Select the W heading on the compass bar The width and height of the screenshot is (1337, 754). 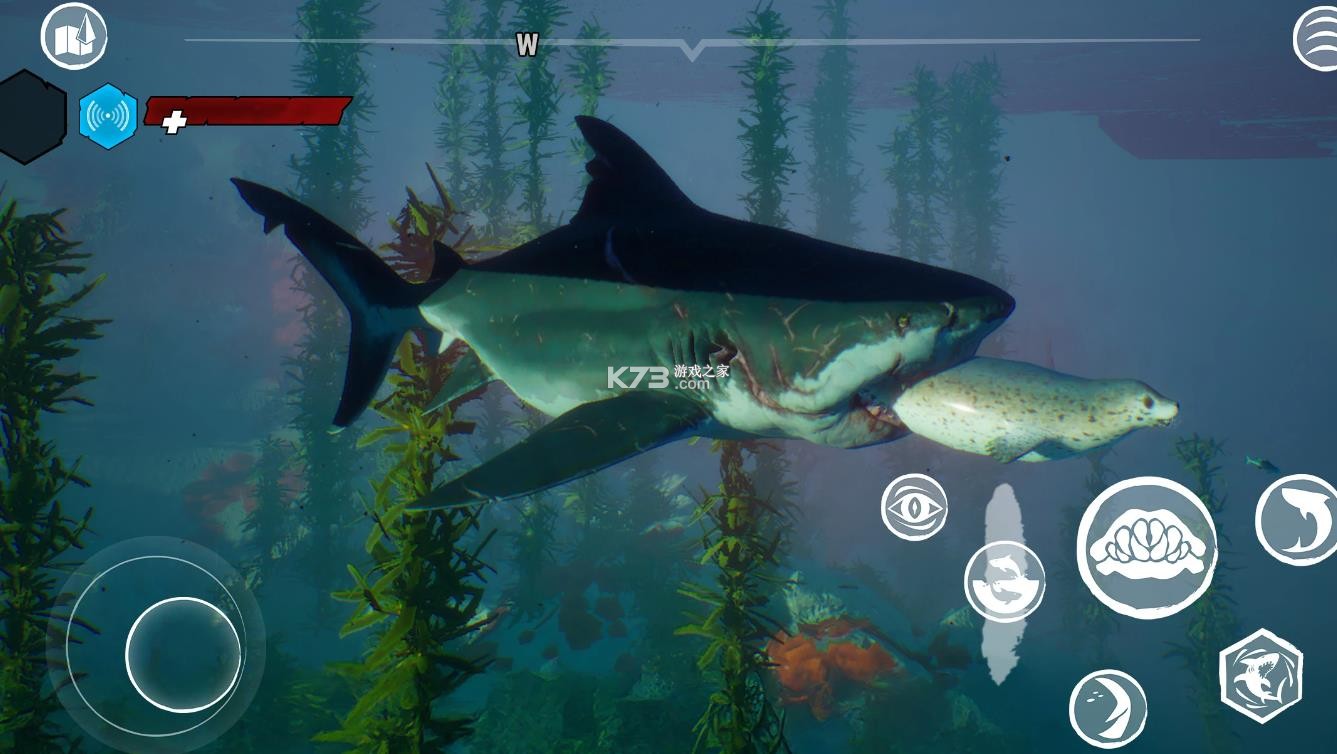click(x=527, y=46)
